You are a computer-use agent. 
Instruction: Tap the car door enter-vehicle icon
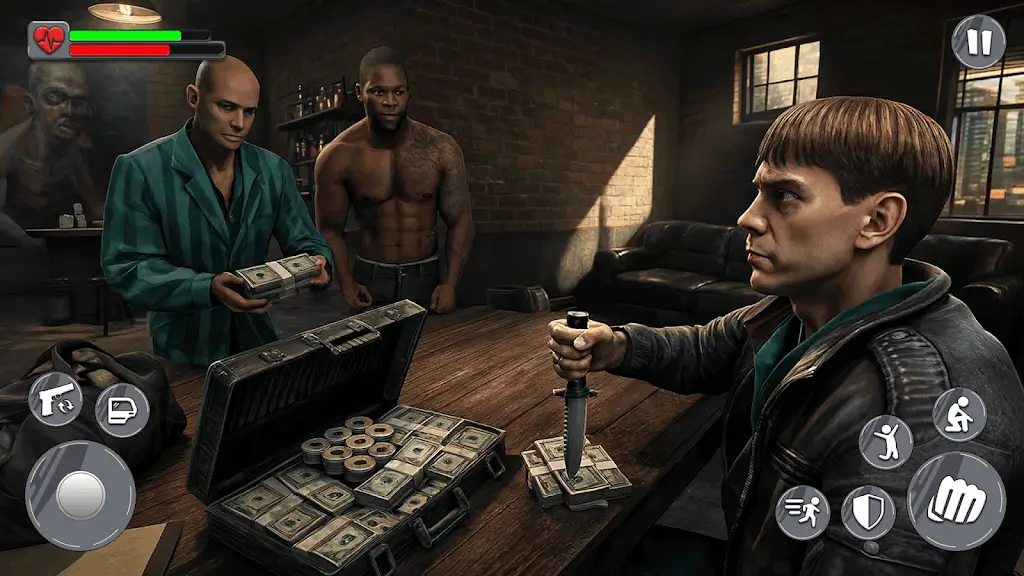[x=122, y=410]
